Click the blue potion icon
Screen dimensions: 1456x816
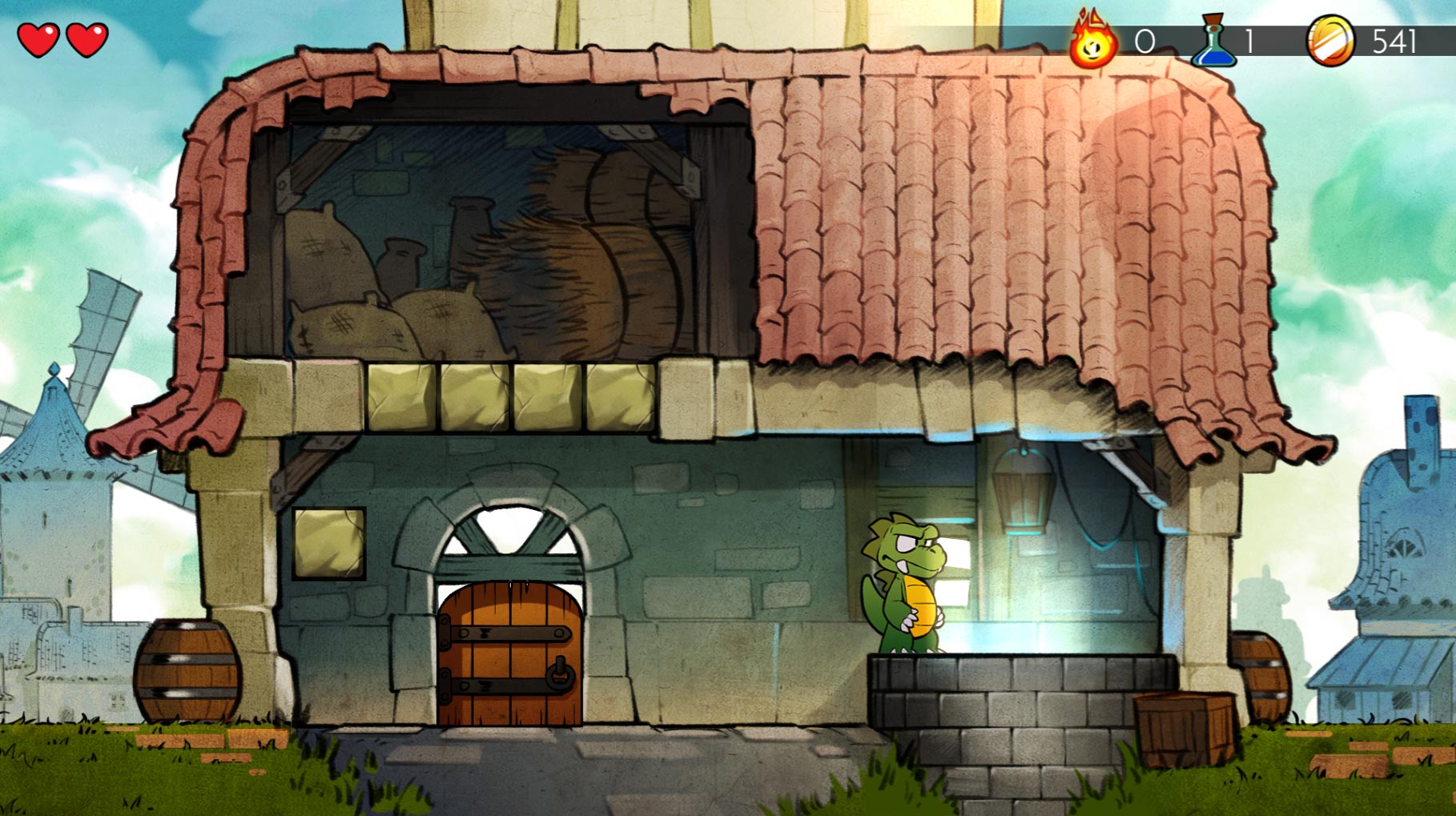1214,42
